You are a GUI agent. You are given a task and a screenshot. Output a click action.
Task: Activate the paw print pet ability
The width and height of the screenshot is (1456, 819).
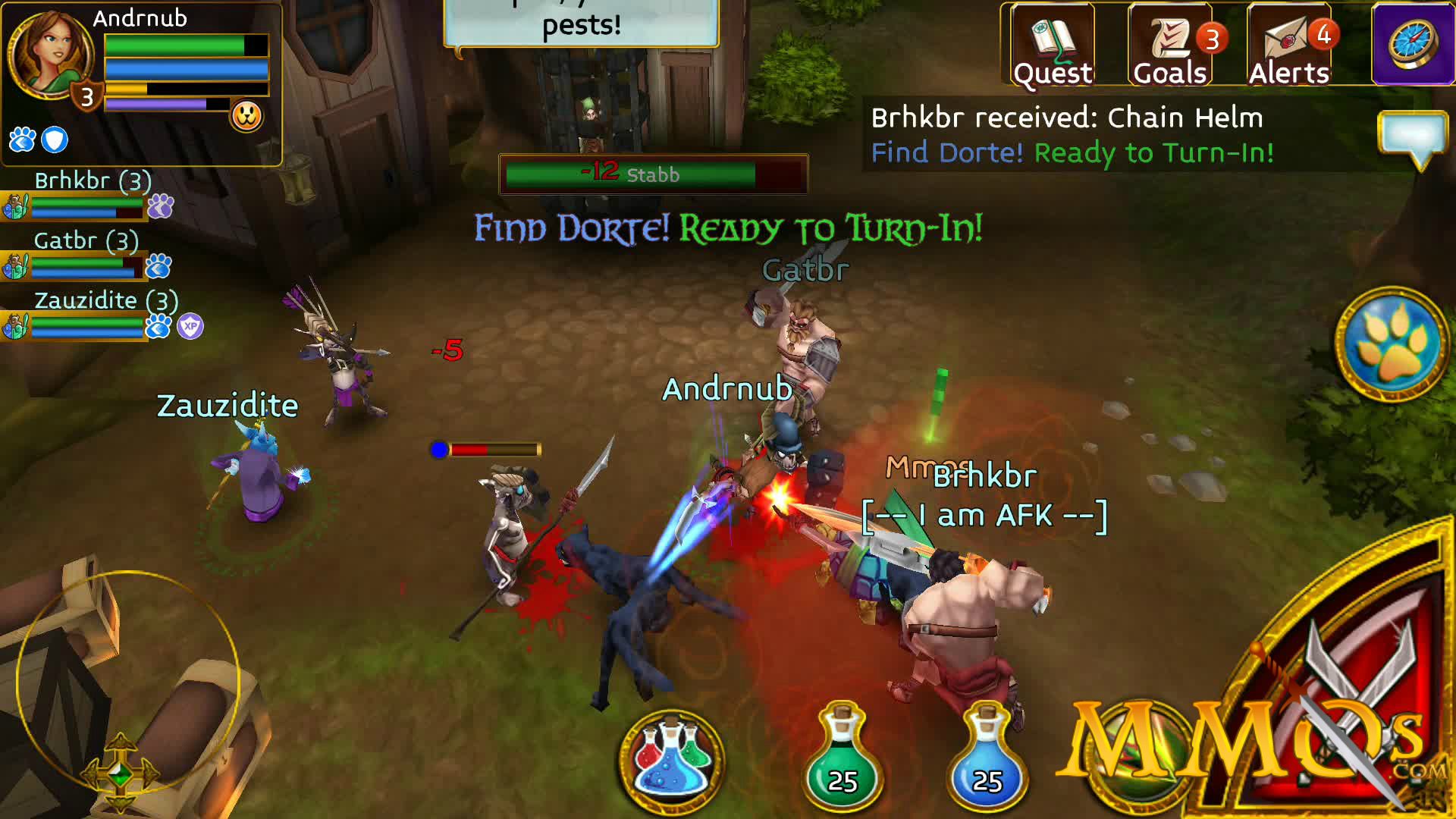1392,344
